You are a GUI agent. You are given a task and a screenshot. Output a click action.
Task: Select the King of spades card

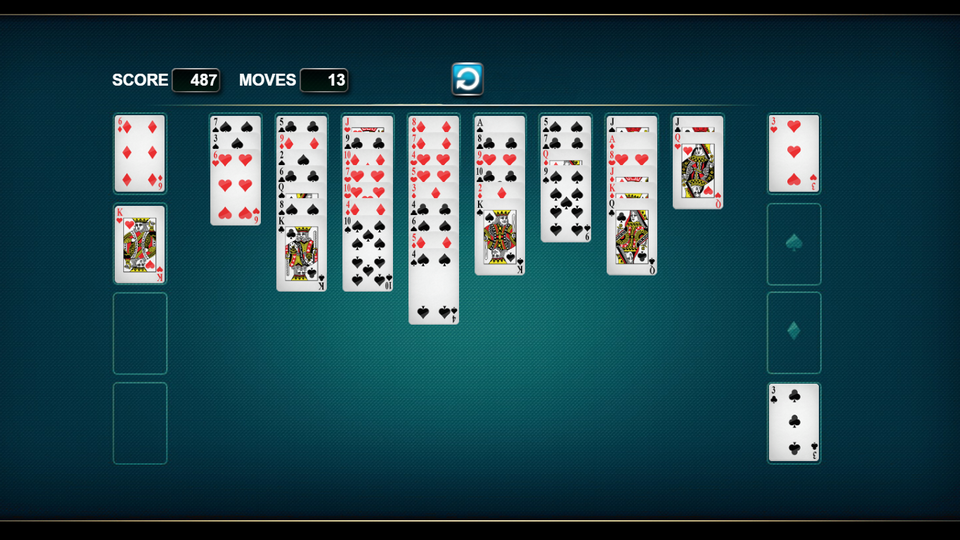tap(499, 242)
